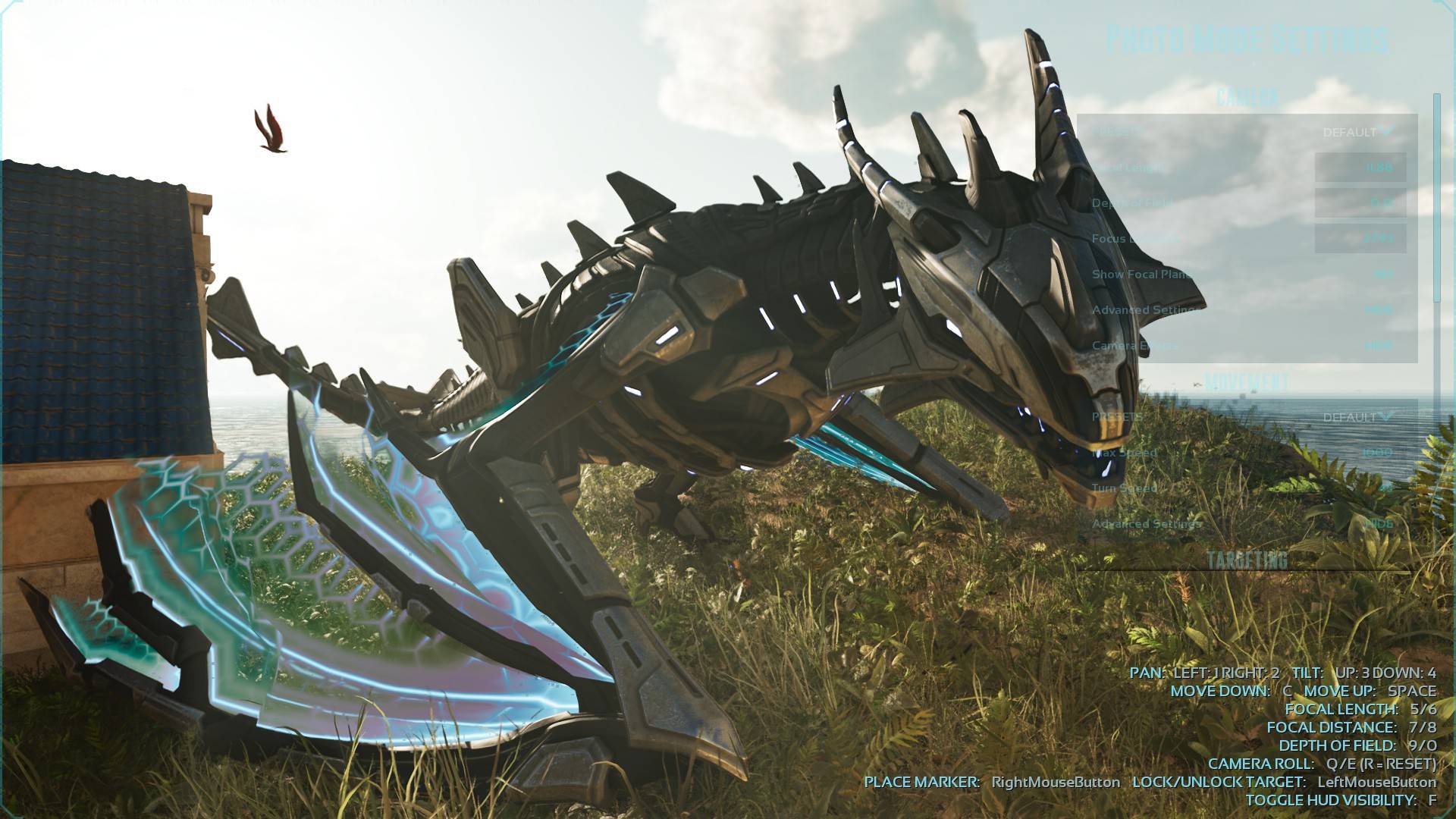Expand Camera Advanced Settings
Image resolution: width=1456 pixels, height=819 pixels.
click(x=1377, y=310)
